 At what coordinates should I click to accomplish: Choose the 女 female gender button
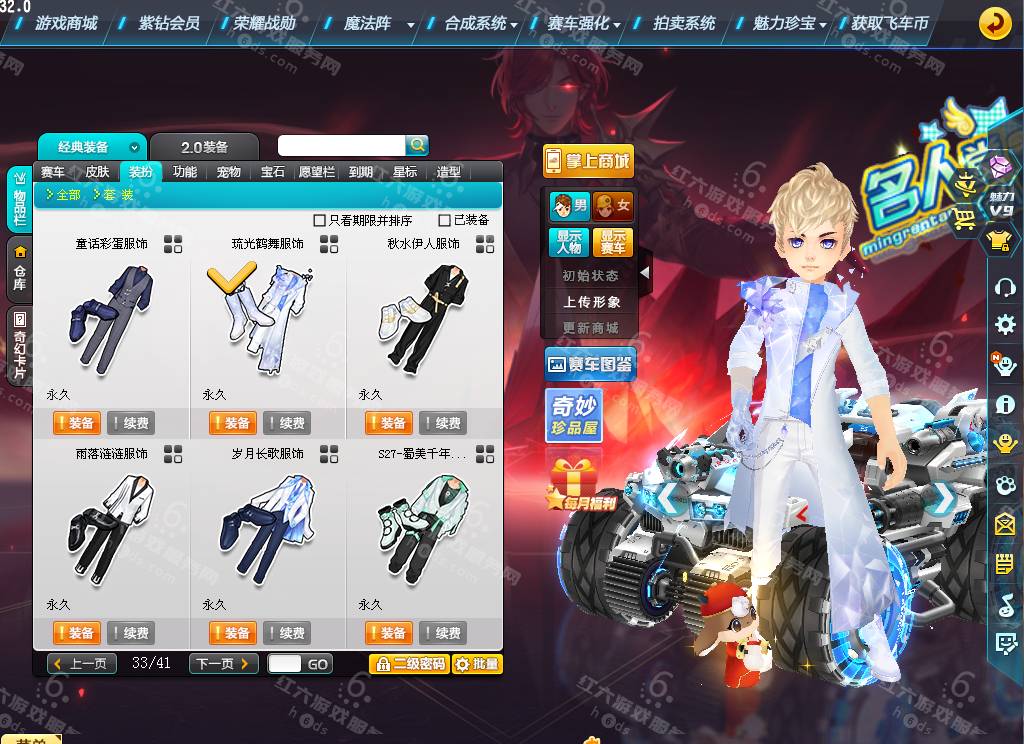pos(613,206)
